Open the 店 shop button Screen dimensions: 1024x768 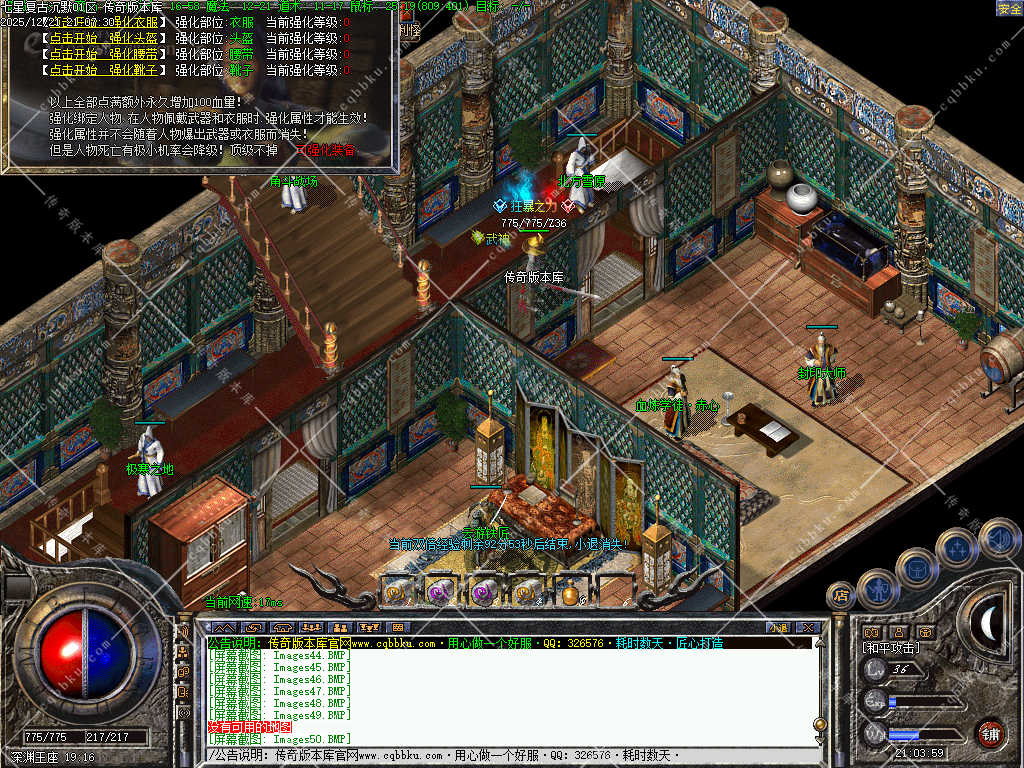pyautogui.click(x=840, y=596)
